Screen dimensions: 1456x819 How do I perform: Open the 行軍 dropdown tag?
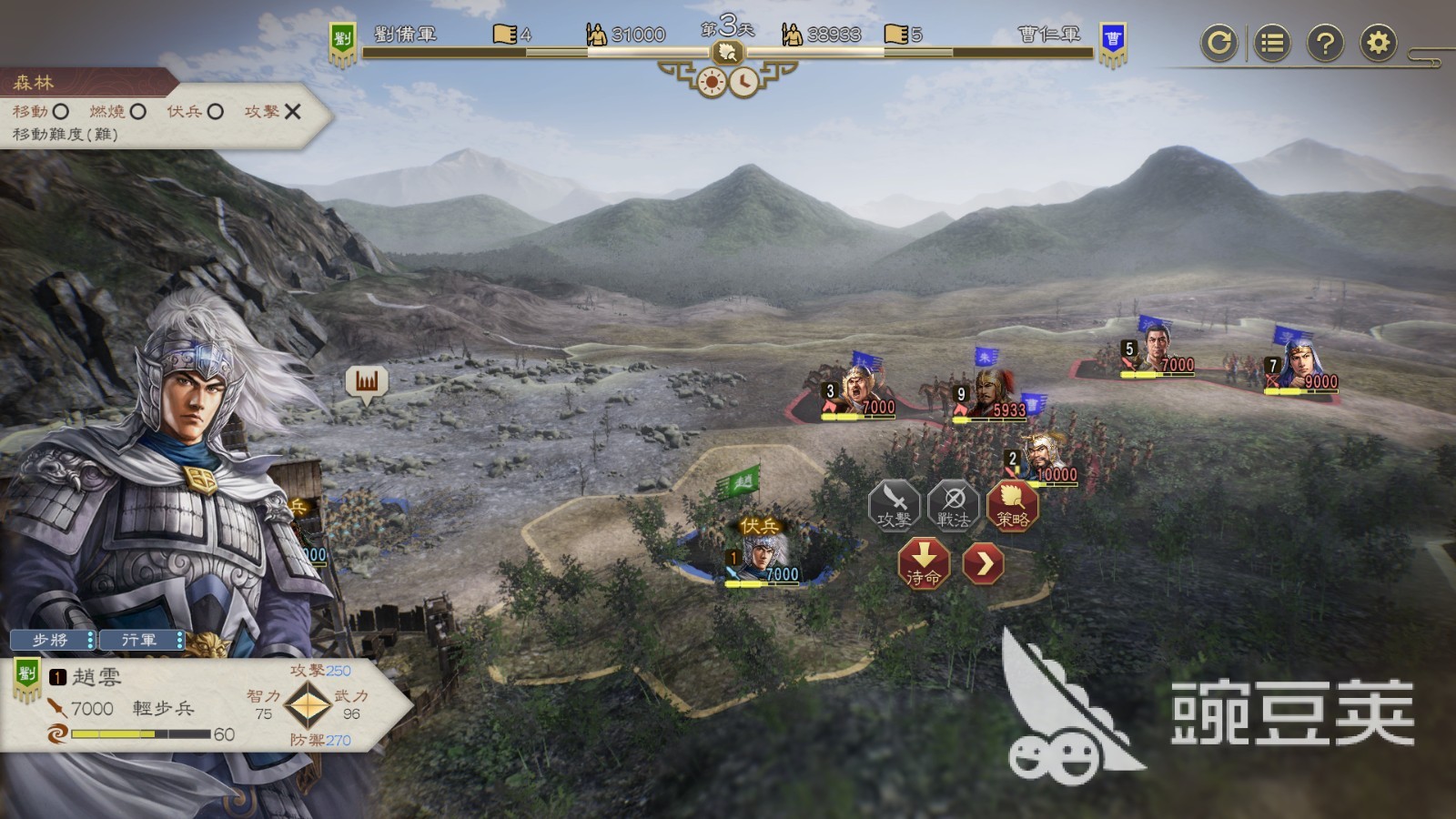tap(142, 641)
